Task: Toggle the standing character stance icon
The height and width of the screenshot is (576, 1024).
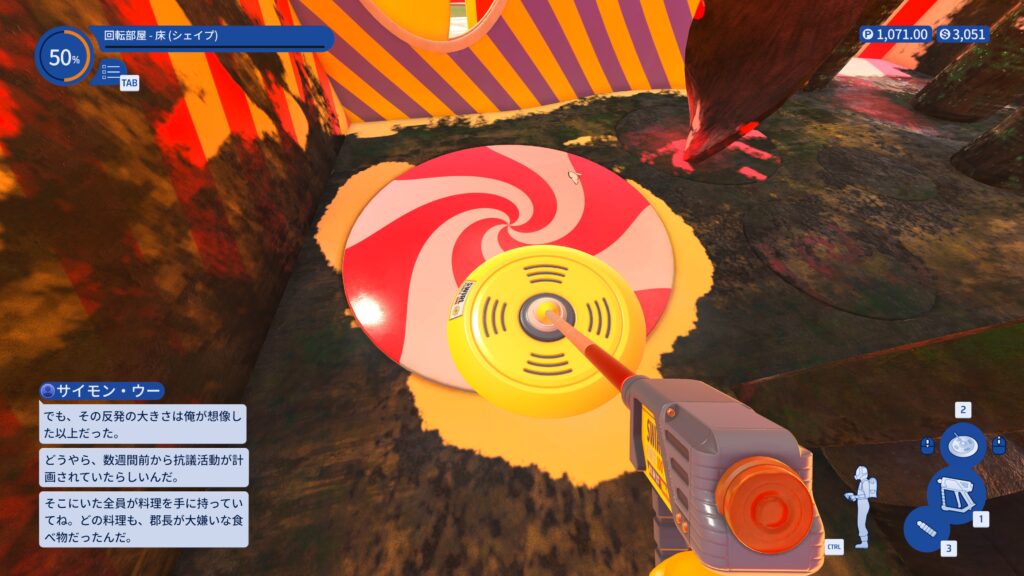Action: pos(860,505)
